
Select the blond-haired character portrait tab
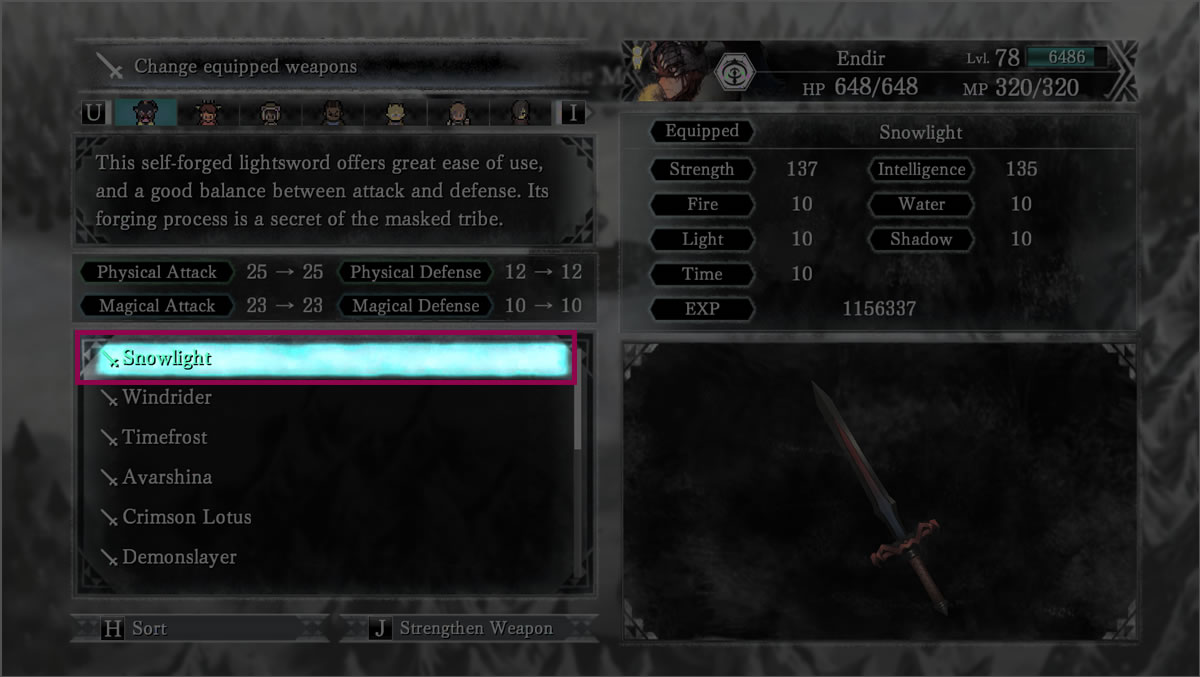395,112
